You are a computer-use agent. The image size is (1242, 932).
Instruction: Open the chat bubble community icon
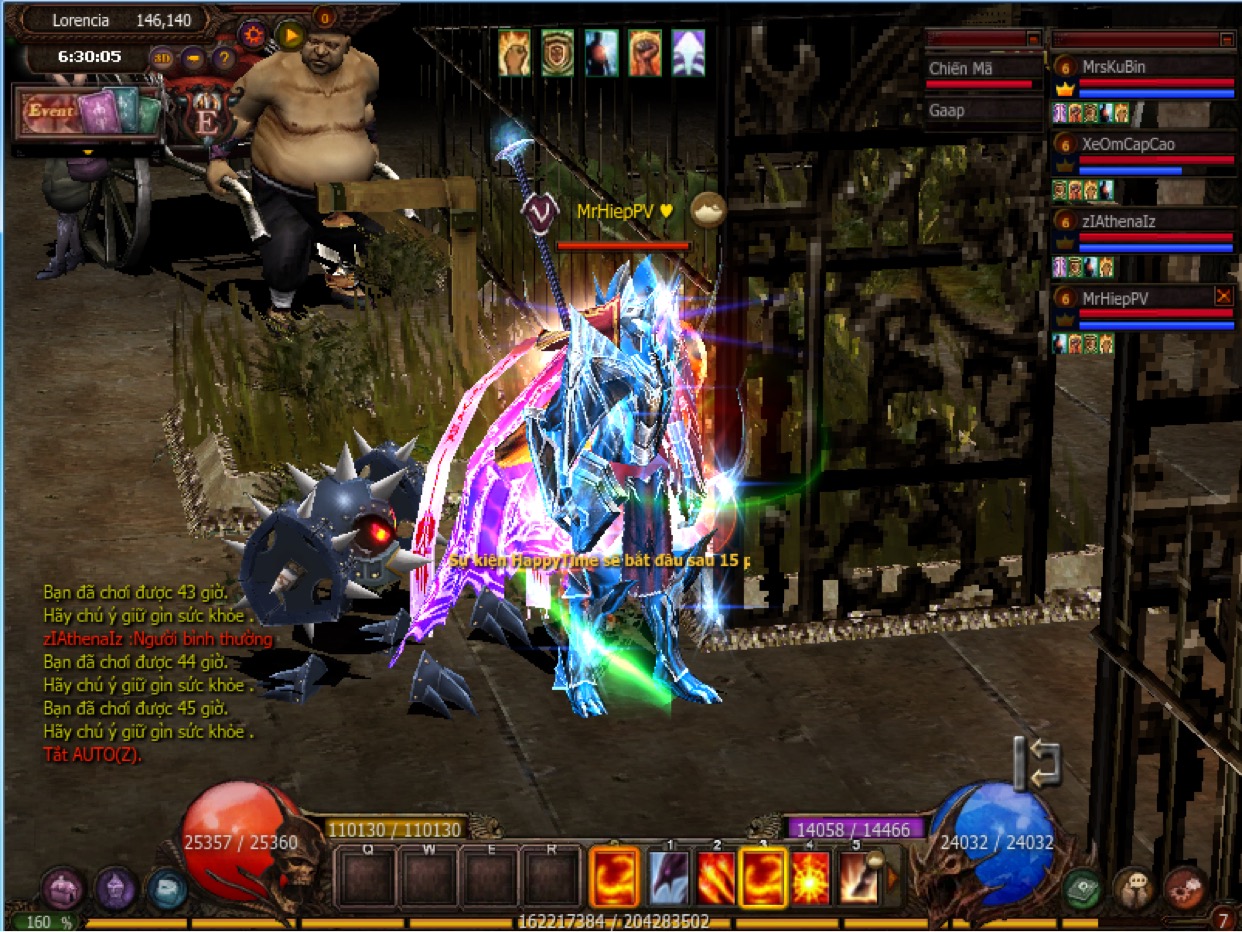click(x=1134, y=887)
